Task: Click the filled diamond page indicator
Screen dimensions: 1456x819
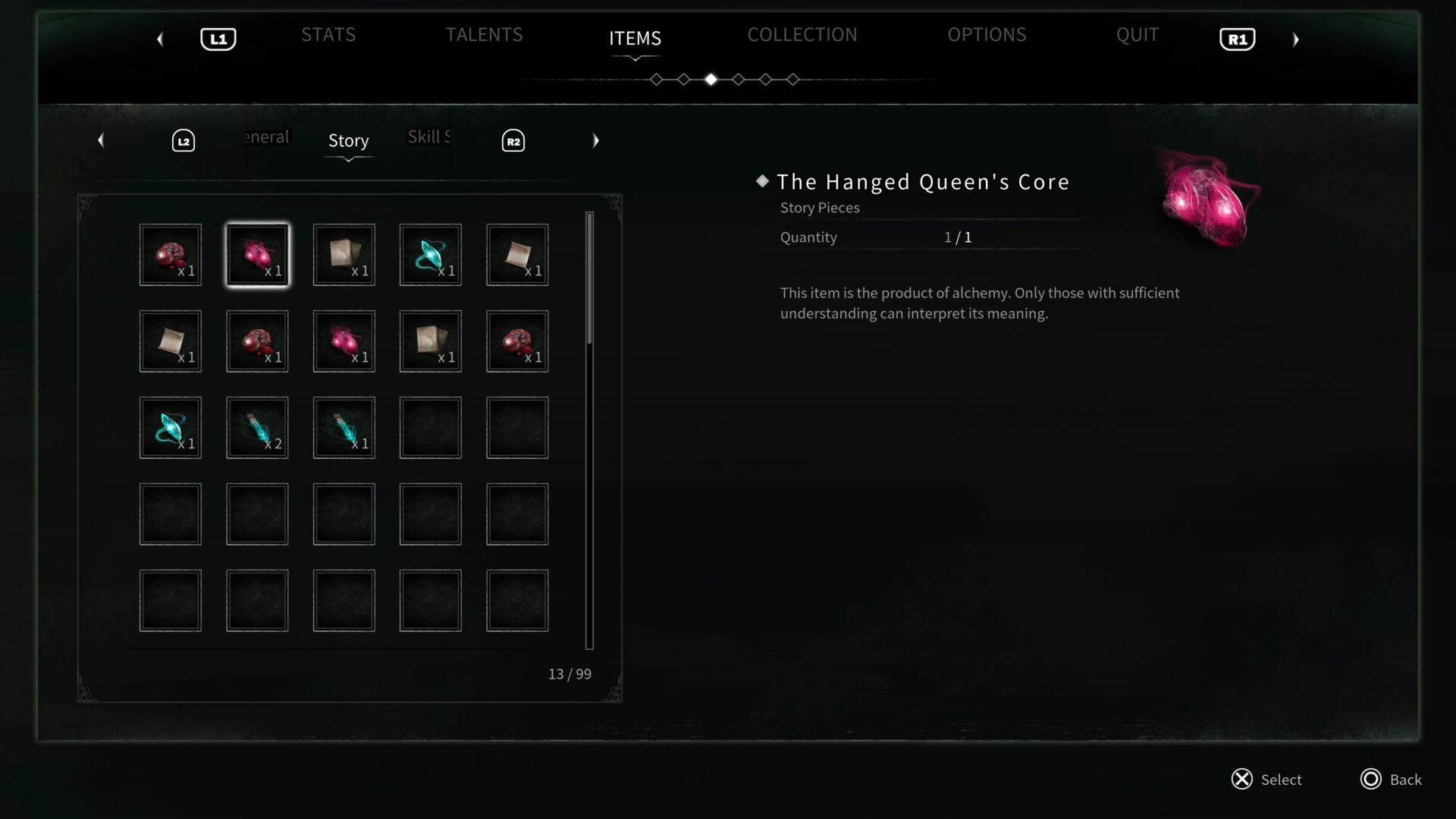Action: [x=711, y=79]
